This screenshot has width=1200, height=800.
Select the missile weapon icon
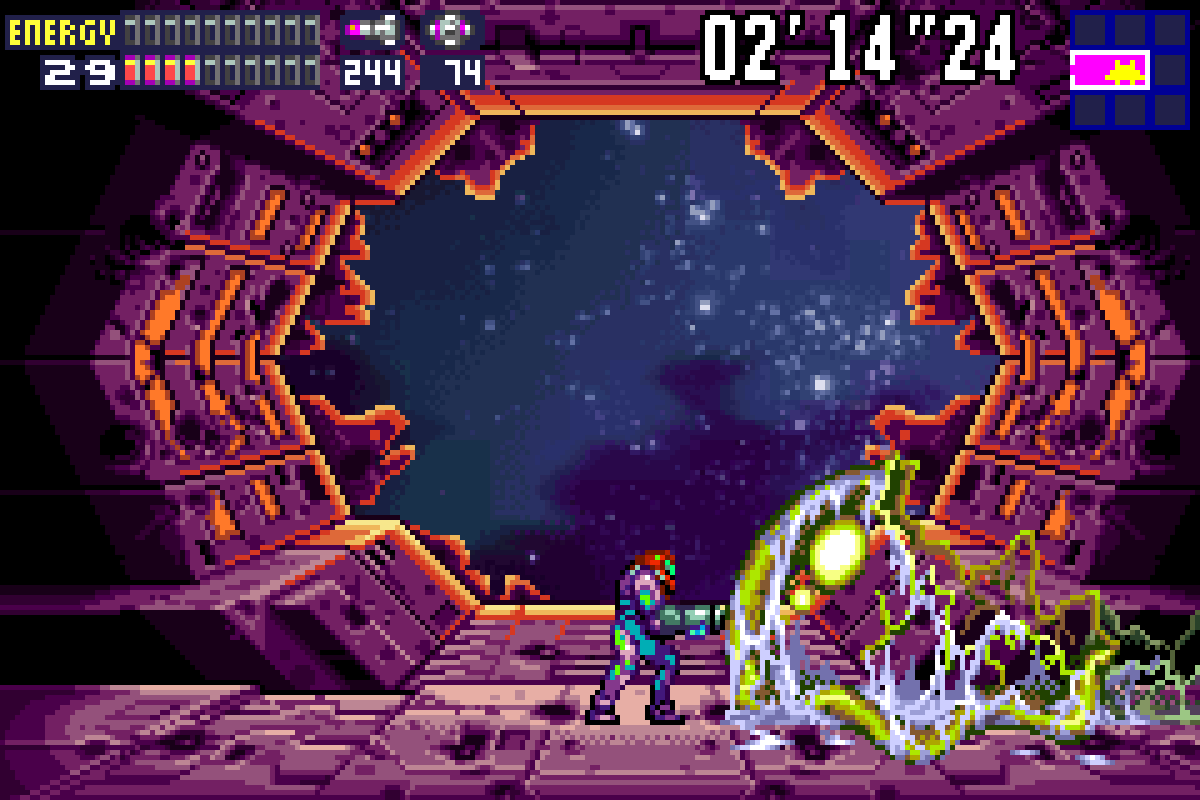coord(372,31)
